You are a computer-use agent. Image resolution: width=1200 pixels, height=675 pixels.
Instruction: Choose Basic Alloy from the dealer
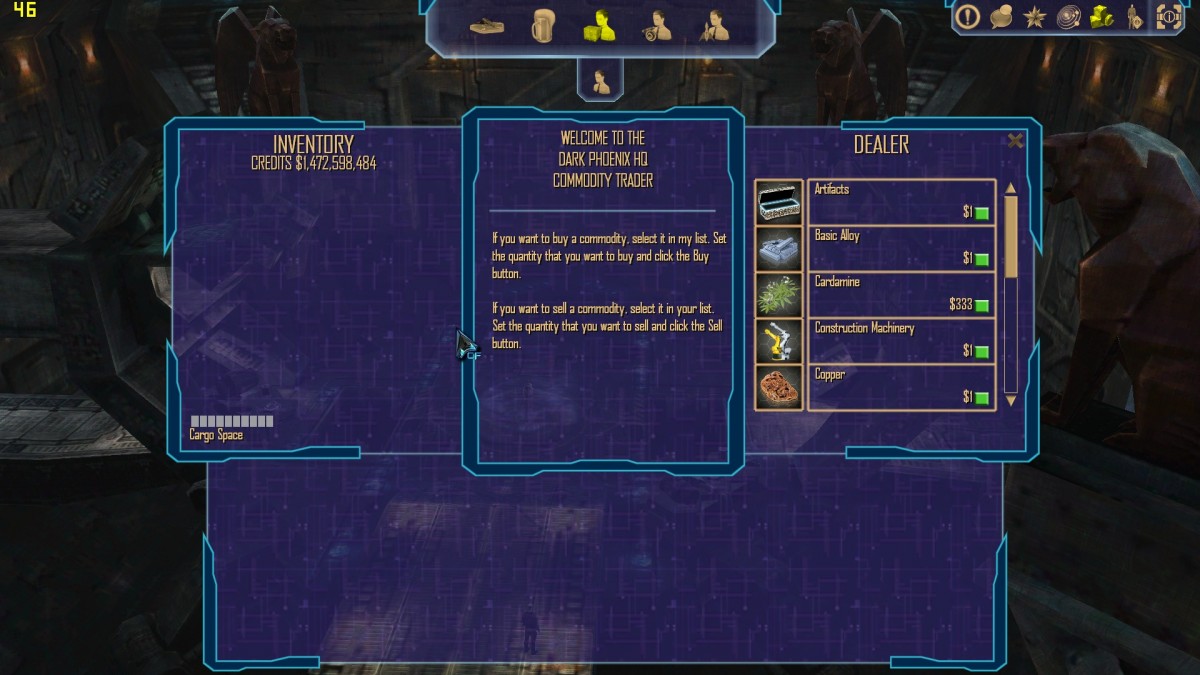(900, 247)
